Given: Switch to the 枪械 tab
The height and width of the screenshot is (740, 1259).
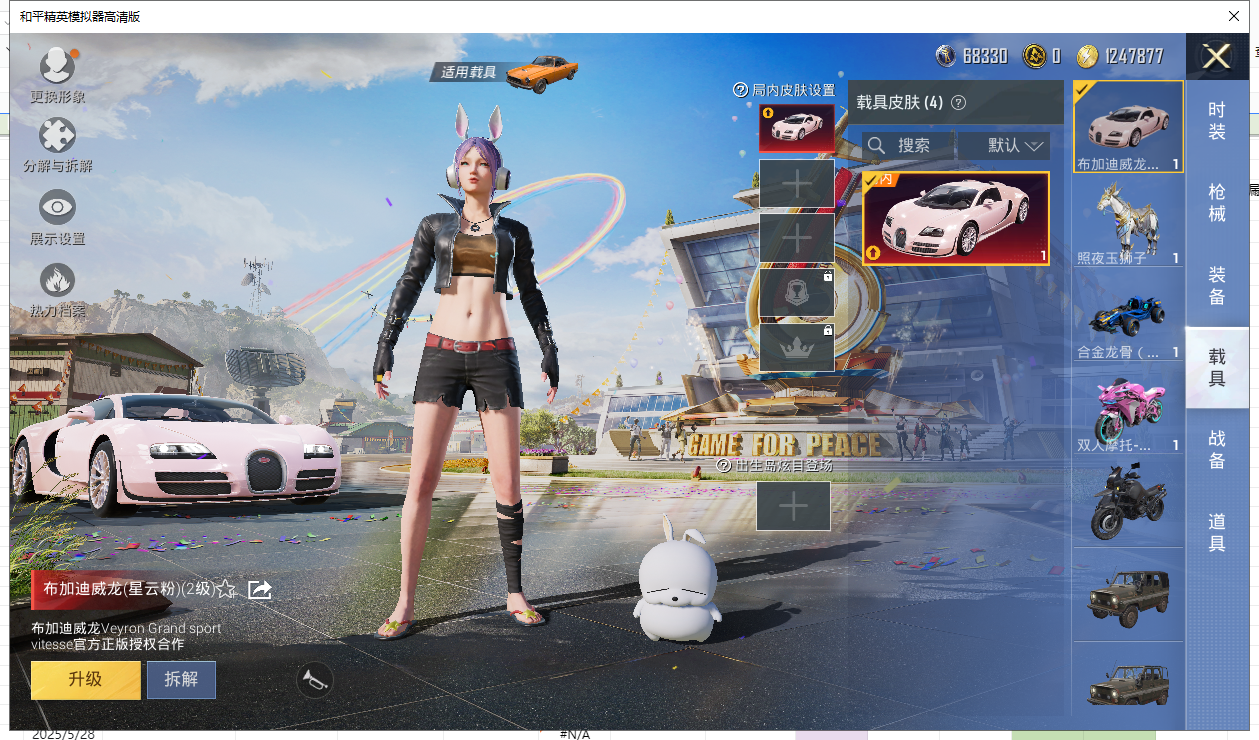Looking at the screenshot, I should pos(1217,202).
